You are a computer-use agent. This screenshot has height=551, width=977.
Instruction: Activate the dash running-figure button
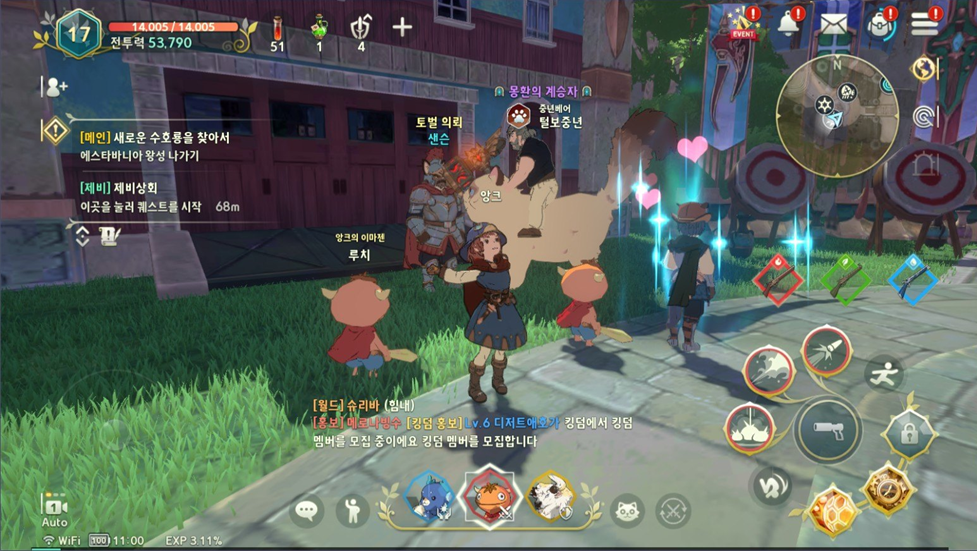[x=884, y=374]
